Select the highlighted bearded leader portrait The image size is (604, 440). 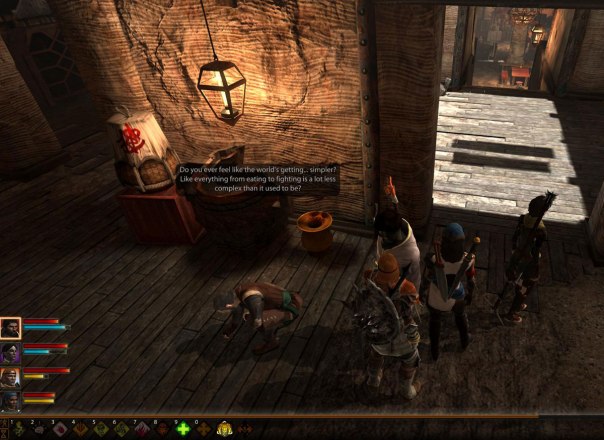point(10,328)
